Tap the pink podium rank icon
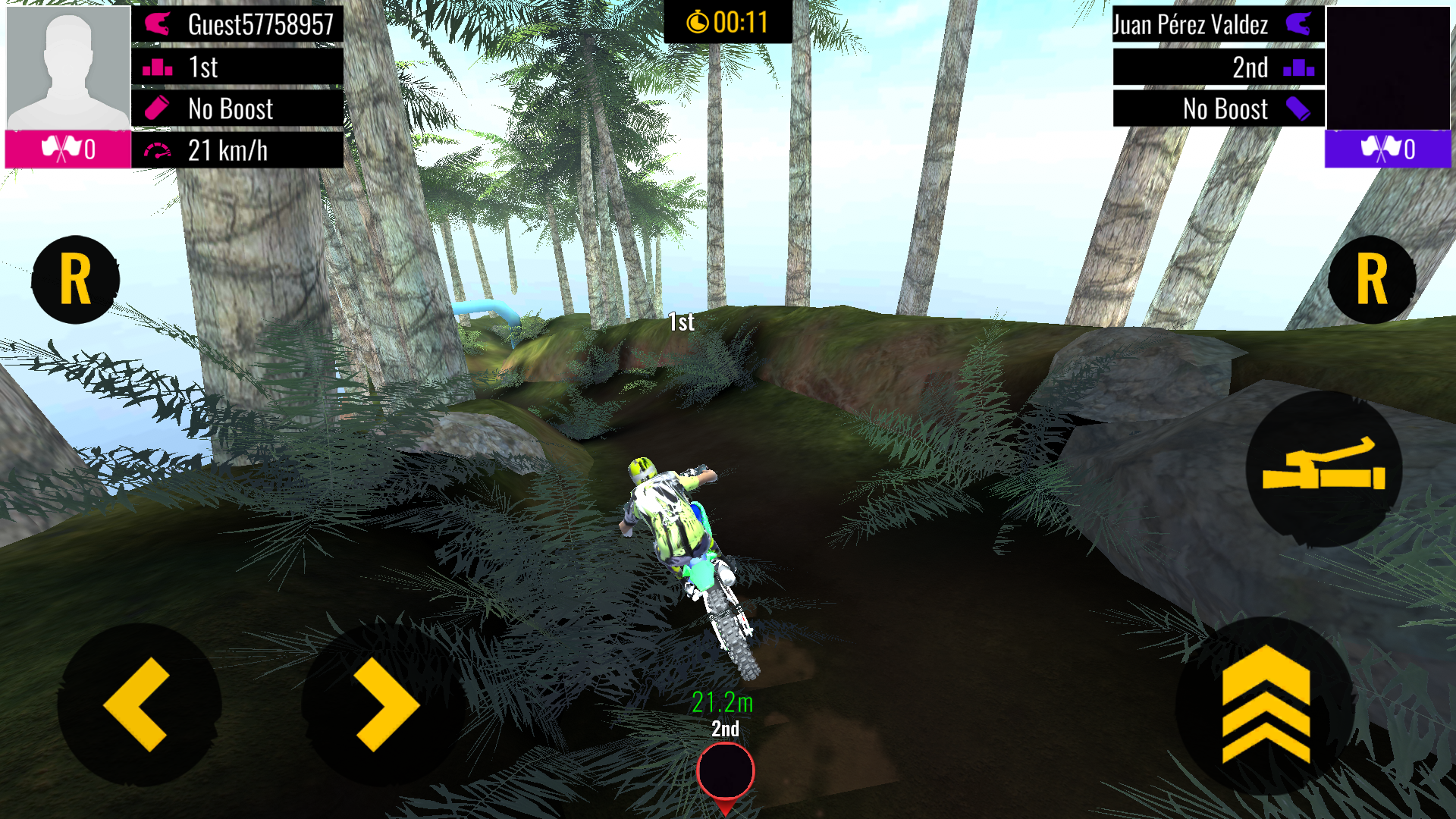This screenshot has width=1456, height=819. point(157,67)
